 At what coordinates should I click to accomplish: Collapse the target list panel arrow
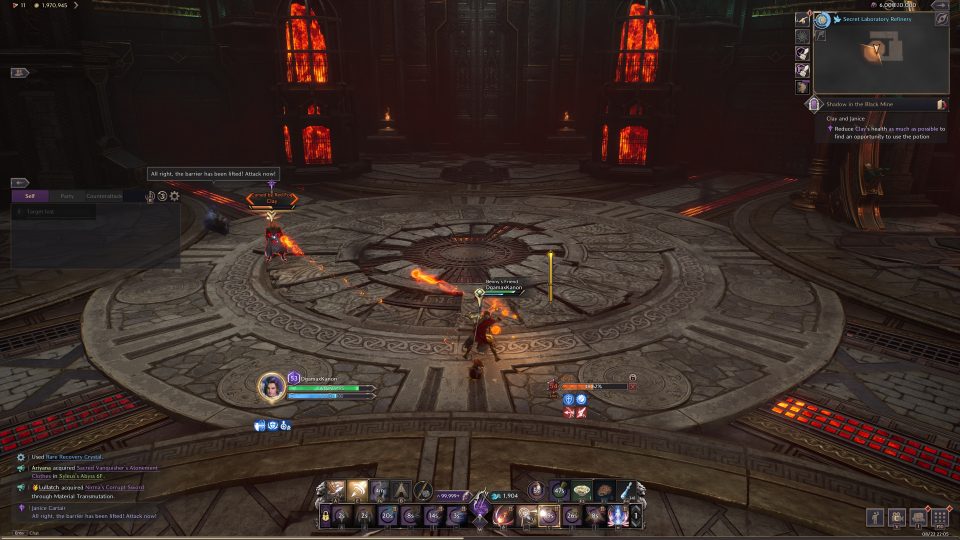(19, 183)
